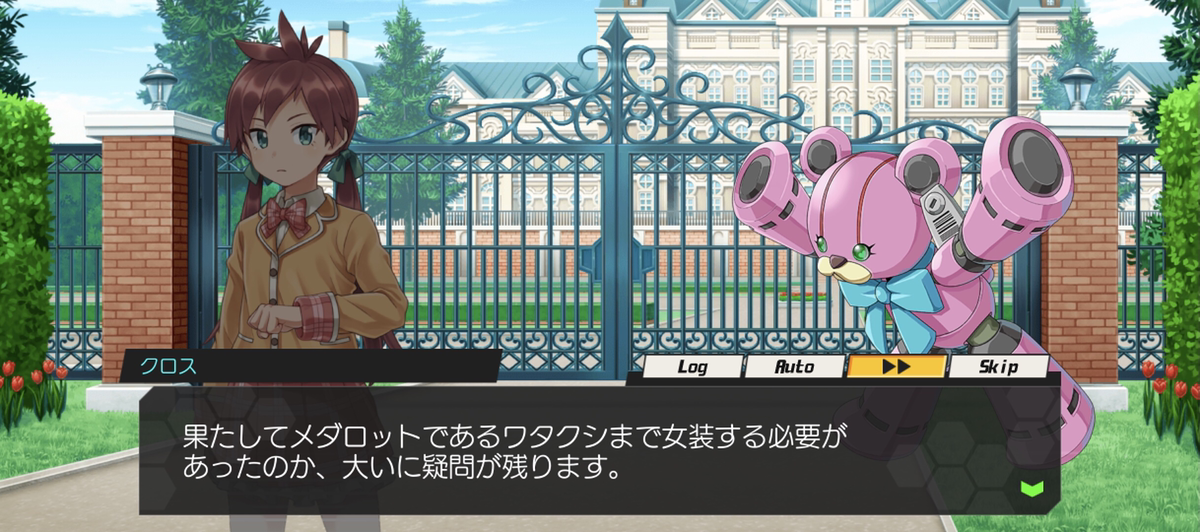Skip the story scene

click(x=998, y=367)
